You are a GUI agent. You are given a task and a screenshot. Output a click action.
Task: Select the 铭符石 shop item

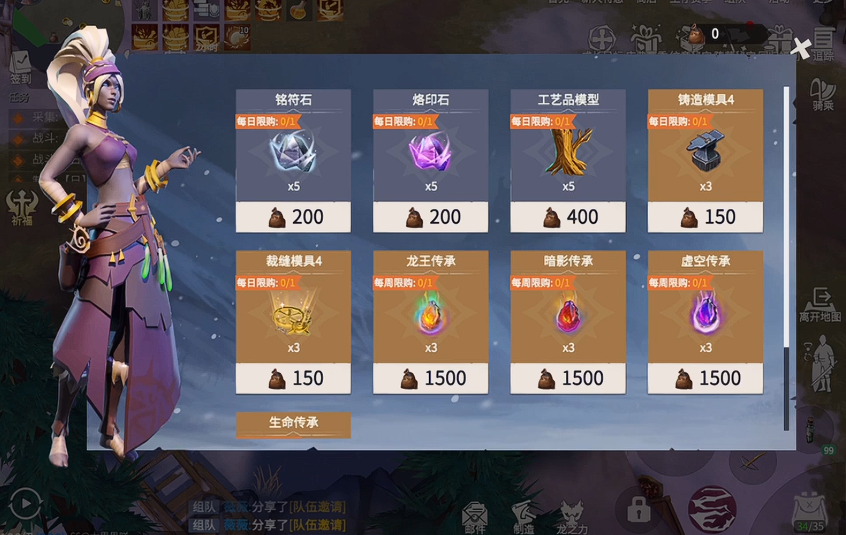(293, 160)
